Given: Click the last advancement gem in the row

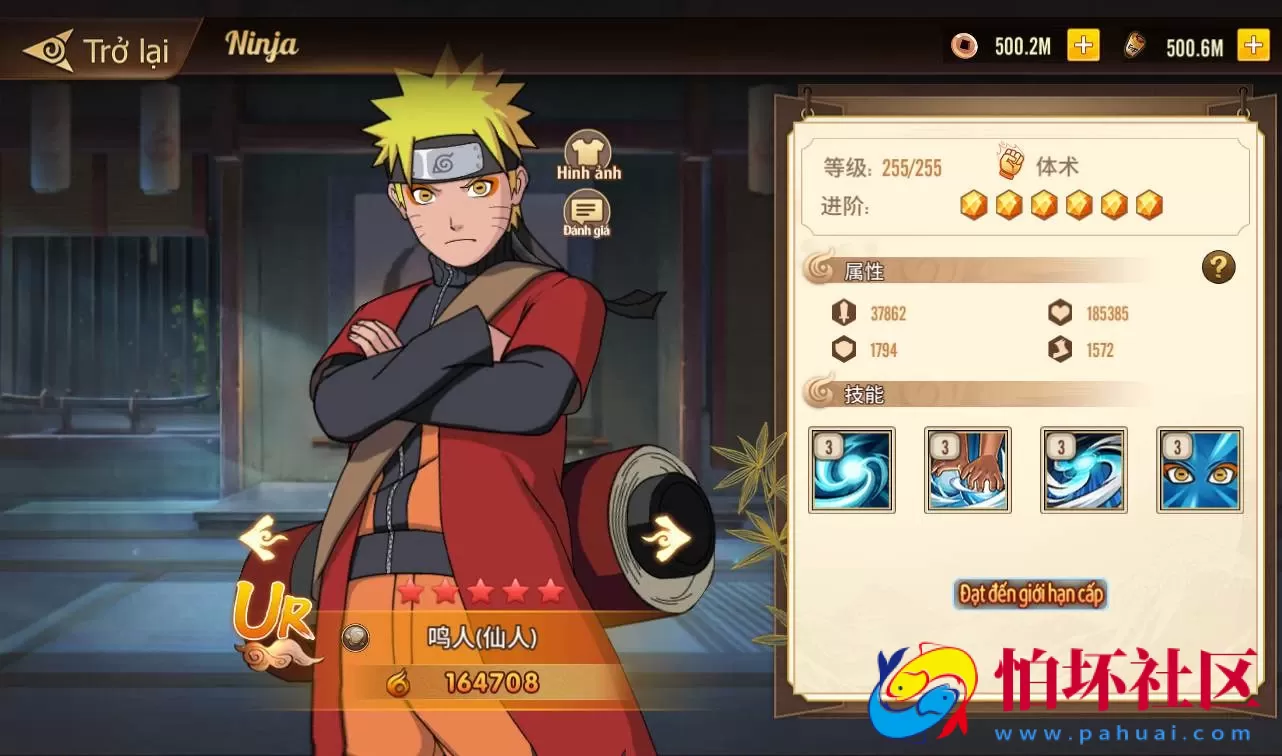Looking at the screenshot, I should [x=1148, y=204].
